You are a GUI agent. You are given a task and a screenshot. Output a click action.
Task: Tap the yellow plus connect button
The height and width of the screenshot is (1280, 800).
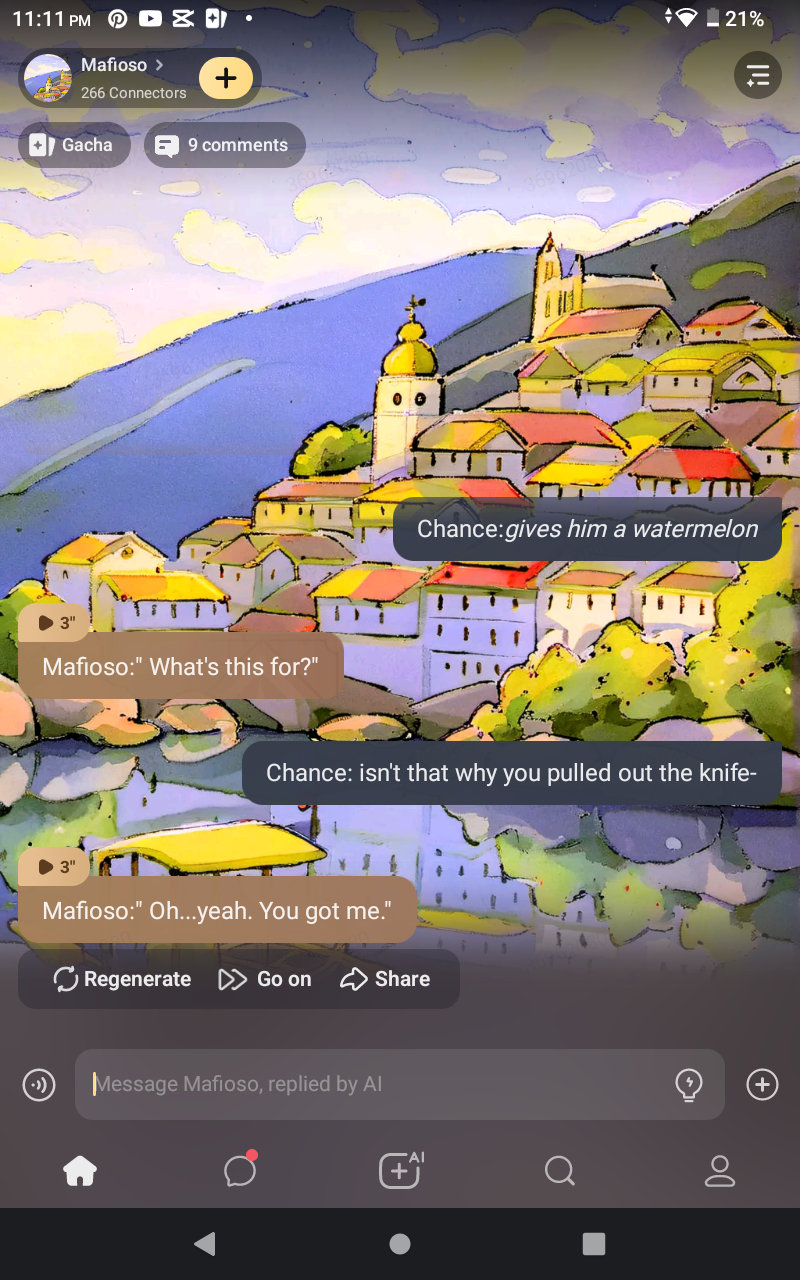coord(226,78)
